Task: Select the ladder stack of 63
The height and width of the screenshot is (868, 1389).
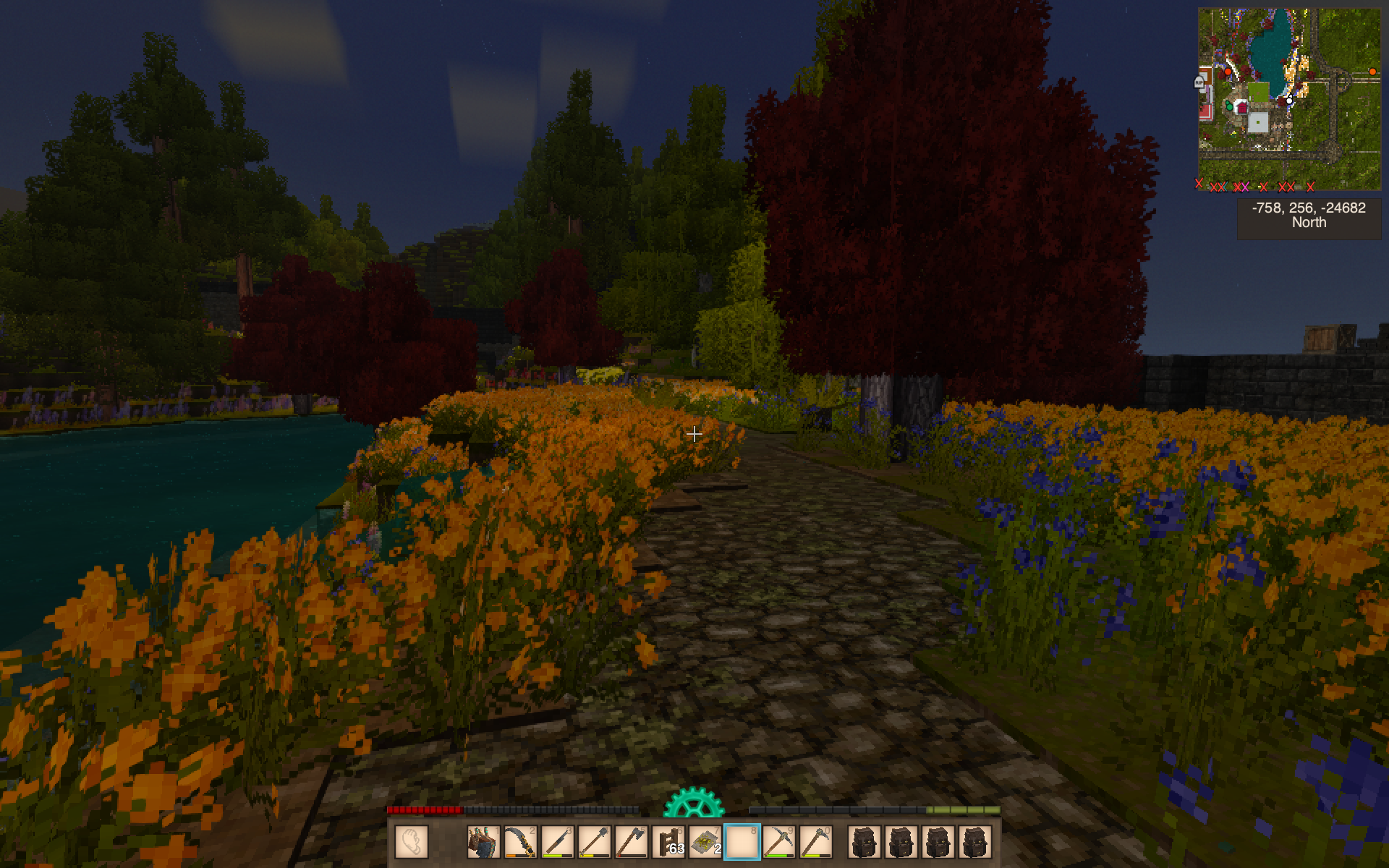Action: pyautogui.click(x=668, y=843)
